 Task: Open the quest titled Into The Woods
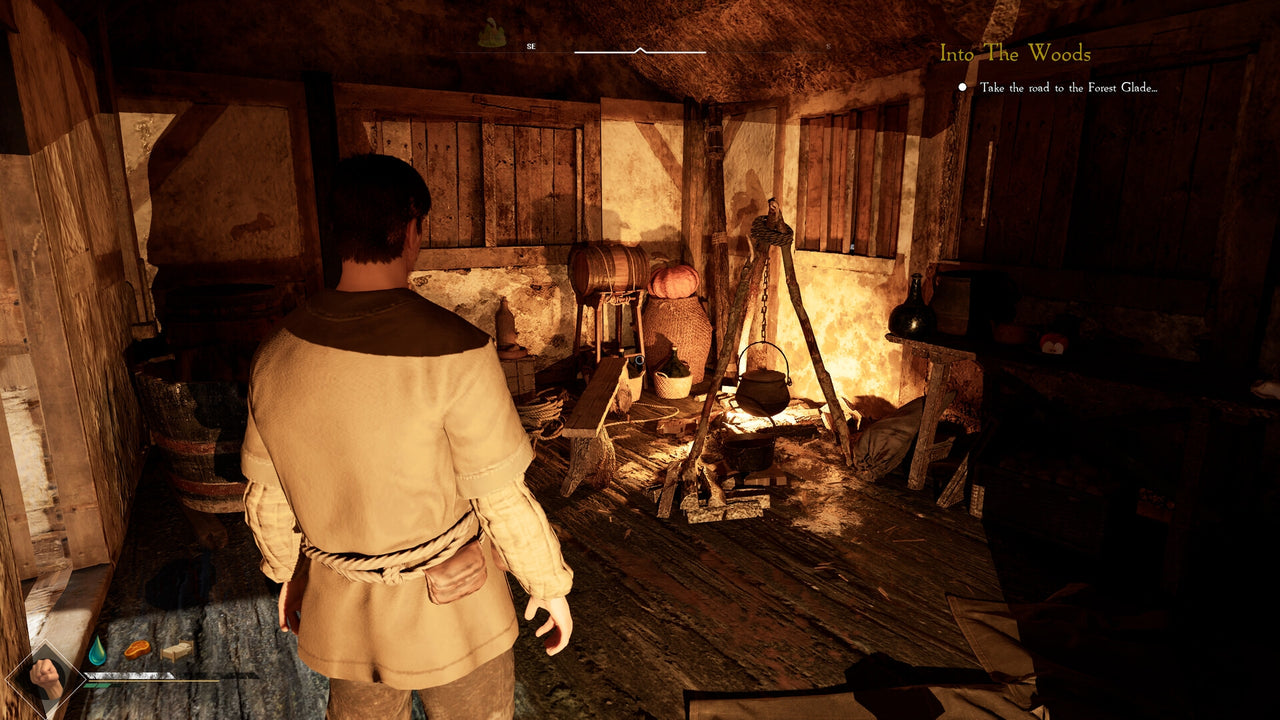pos(1015,52)
